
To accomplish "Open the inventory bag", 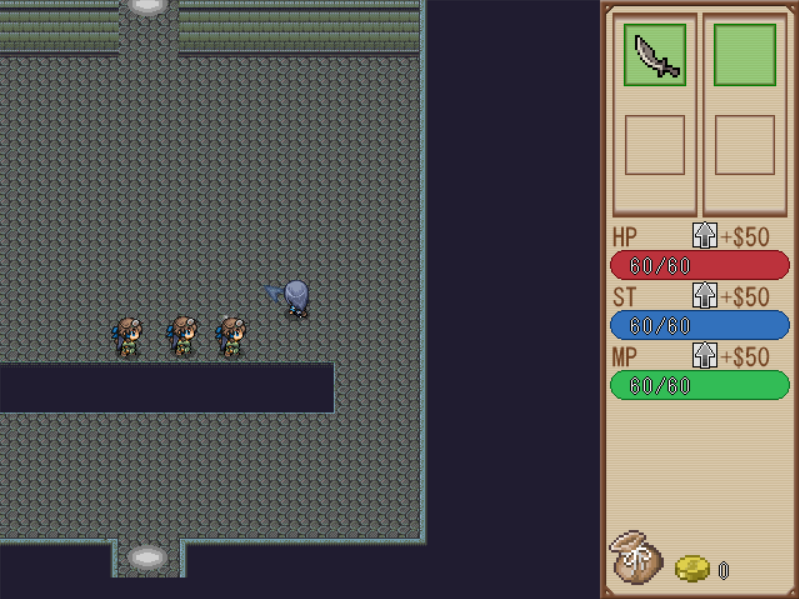I will (x=636, y=558).
